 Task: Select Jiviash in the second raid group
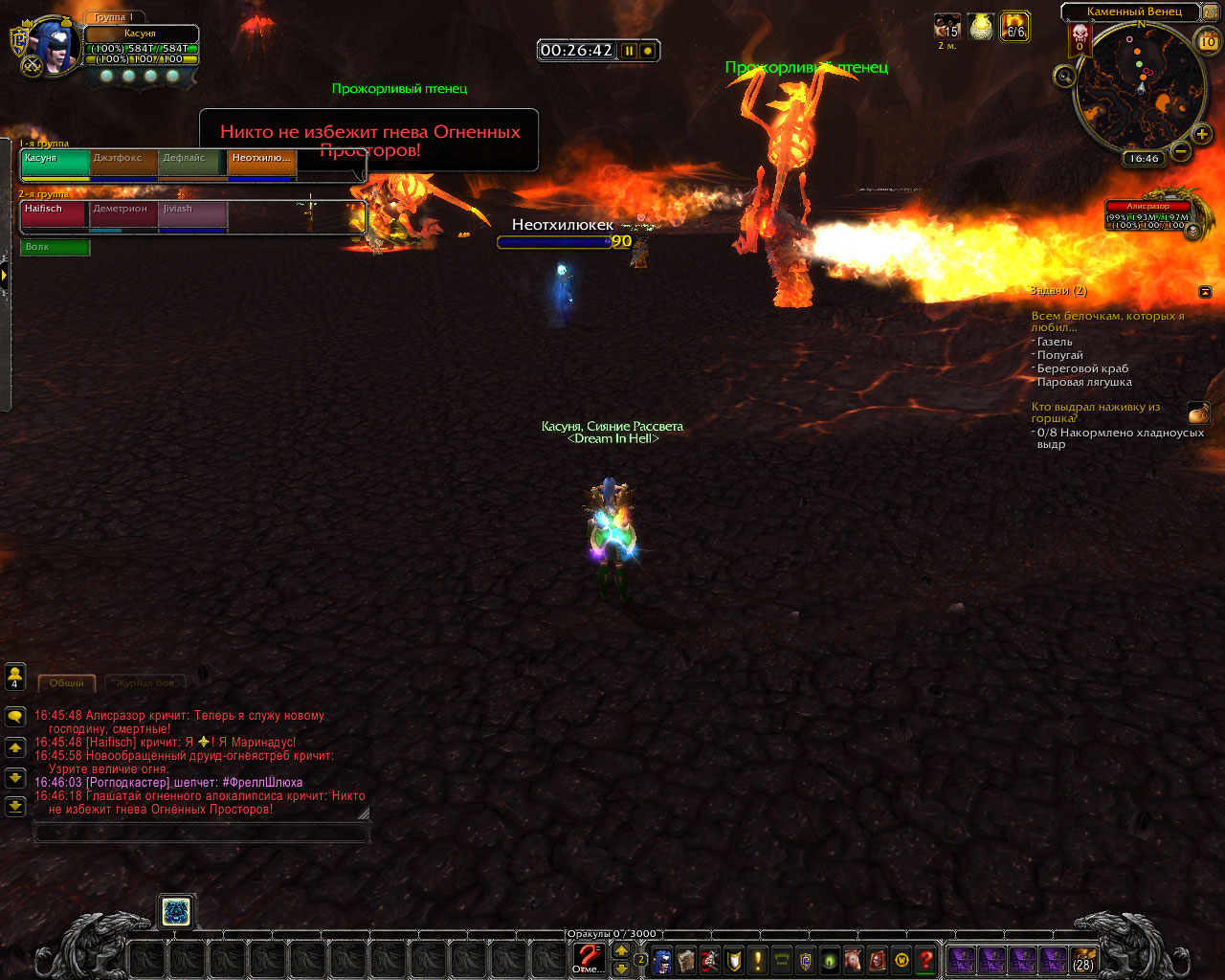pos(192,214)
